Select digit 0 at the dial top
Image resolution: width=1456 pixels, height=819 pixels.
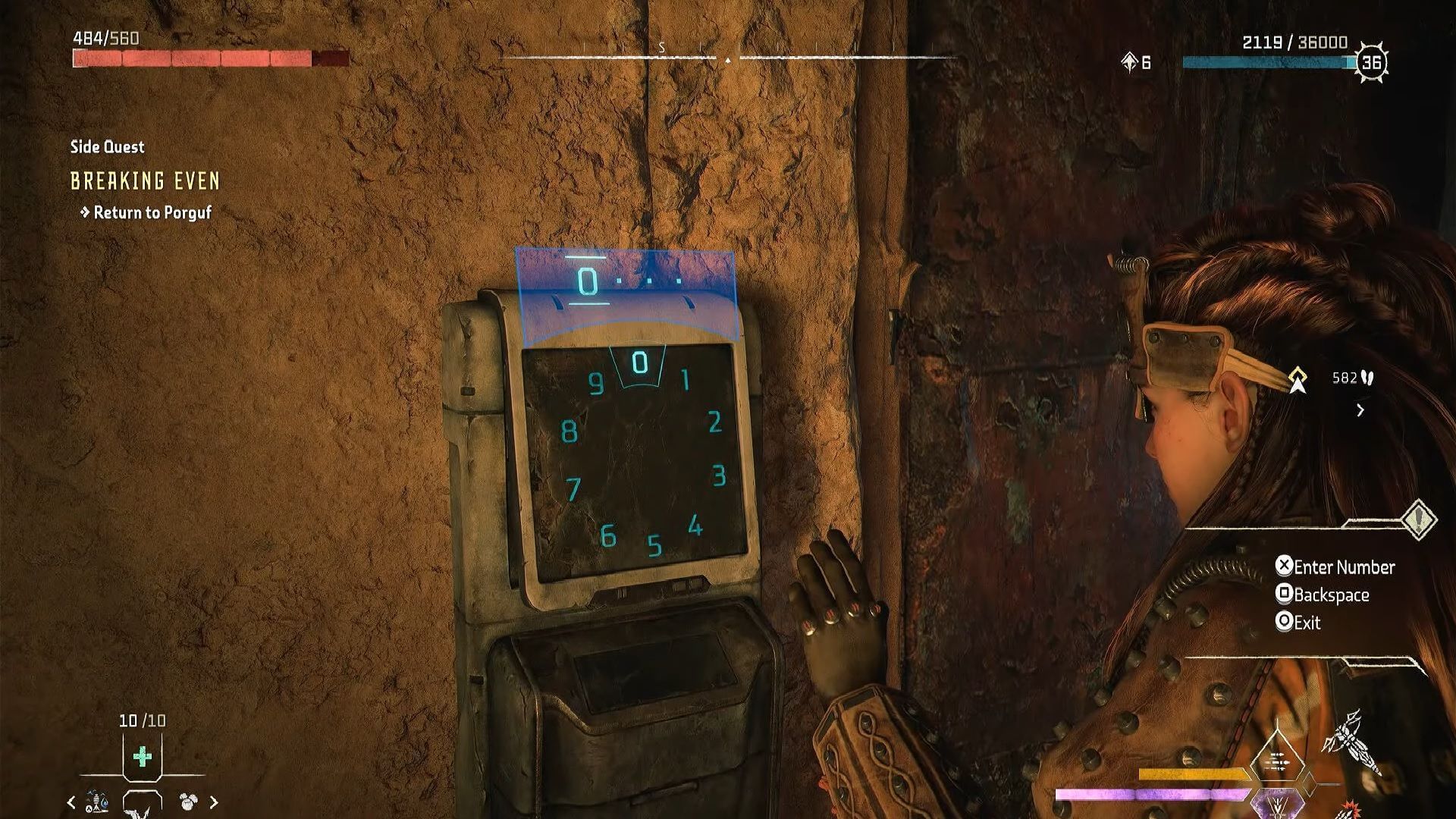638,363
